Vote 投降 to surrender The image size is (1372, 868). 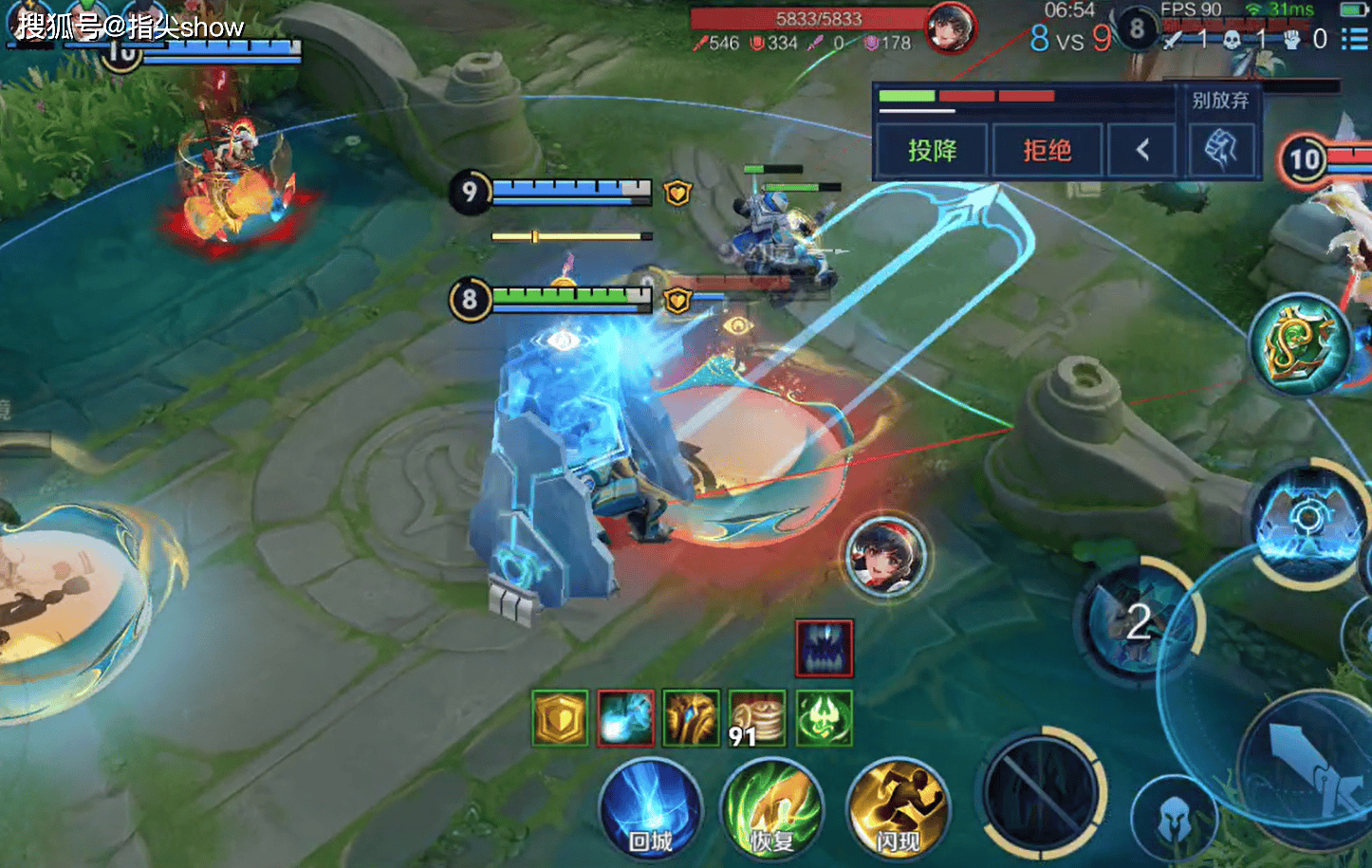point(932,150)
